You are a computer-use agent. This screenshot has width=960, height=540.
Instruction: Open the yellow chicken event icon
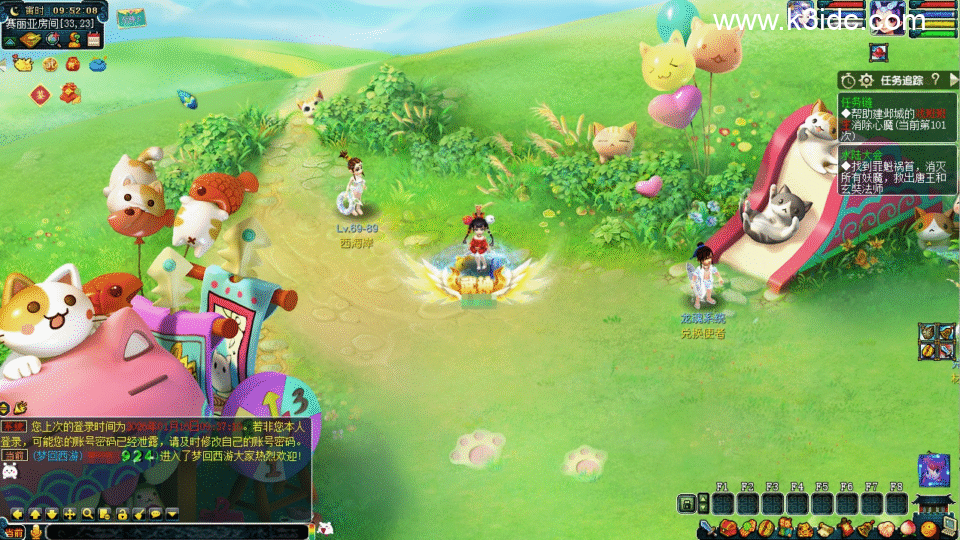point(22,65)
